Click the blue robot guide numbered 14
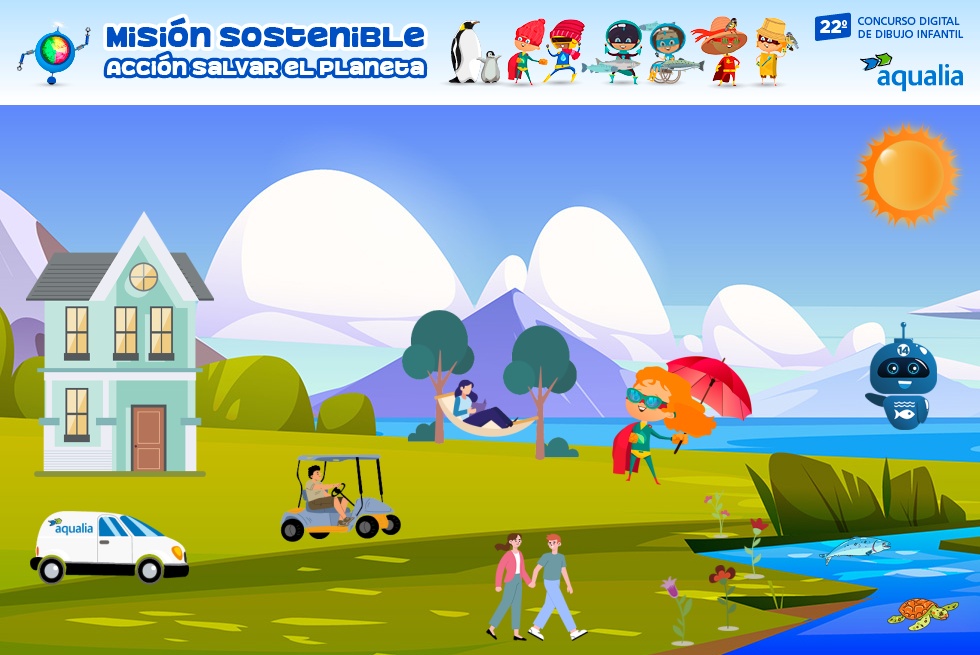Image resolution: width=980 pixels, height=655 pixels. pyautogui.click(x=899, y=379)
